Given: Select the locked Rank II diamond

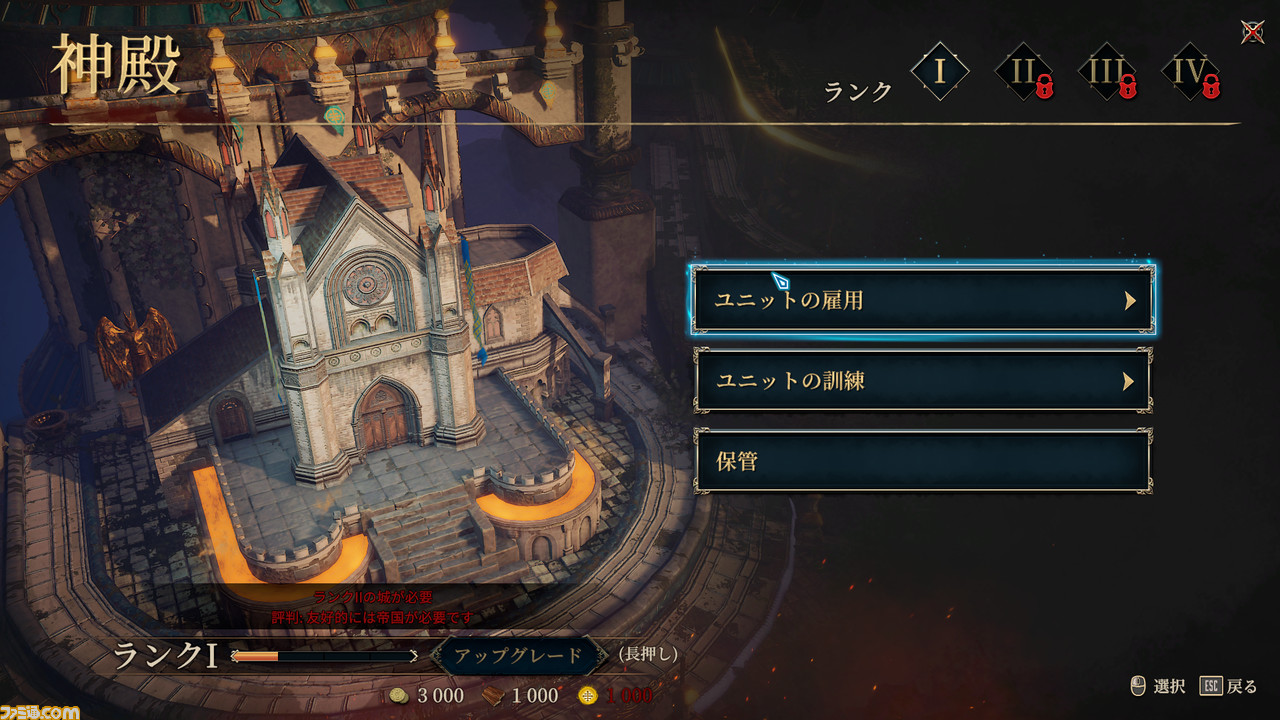Looking at the screenshot, I should click(x=1024, y=72).
